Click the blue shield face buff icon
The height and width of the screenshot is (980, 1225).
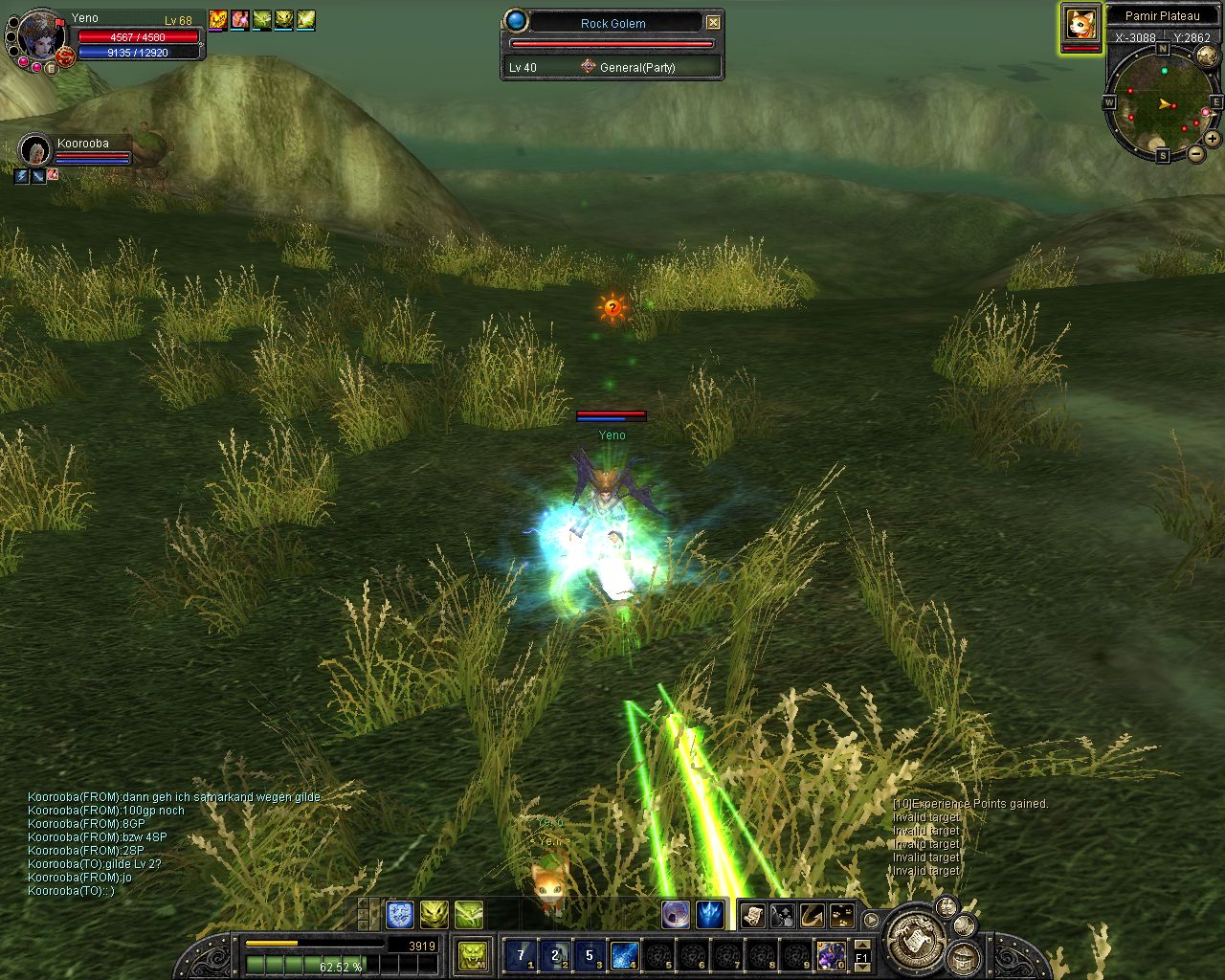coord(399,915)
